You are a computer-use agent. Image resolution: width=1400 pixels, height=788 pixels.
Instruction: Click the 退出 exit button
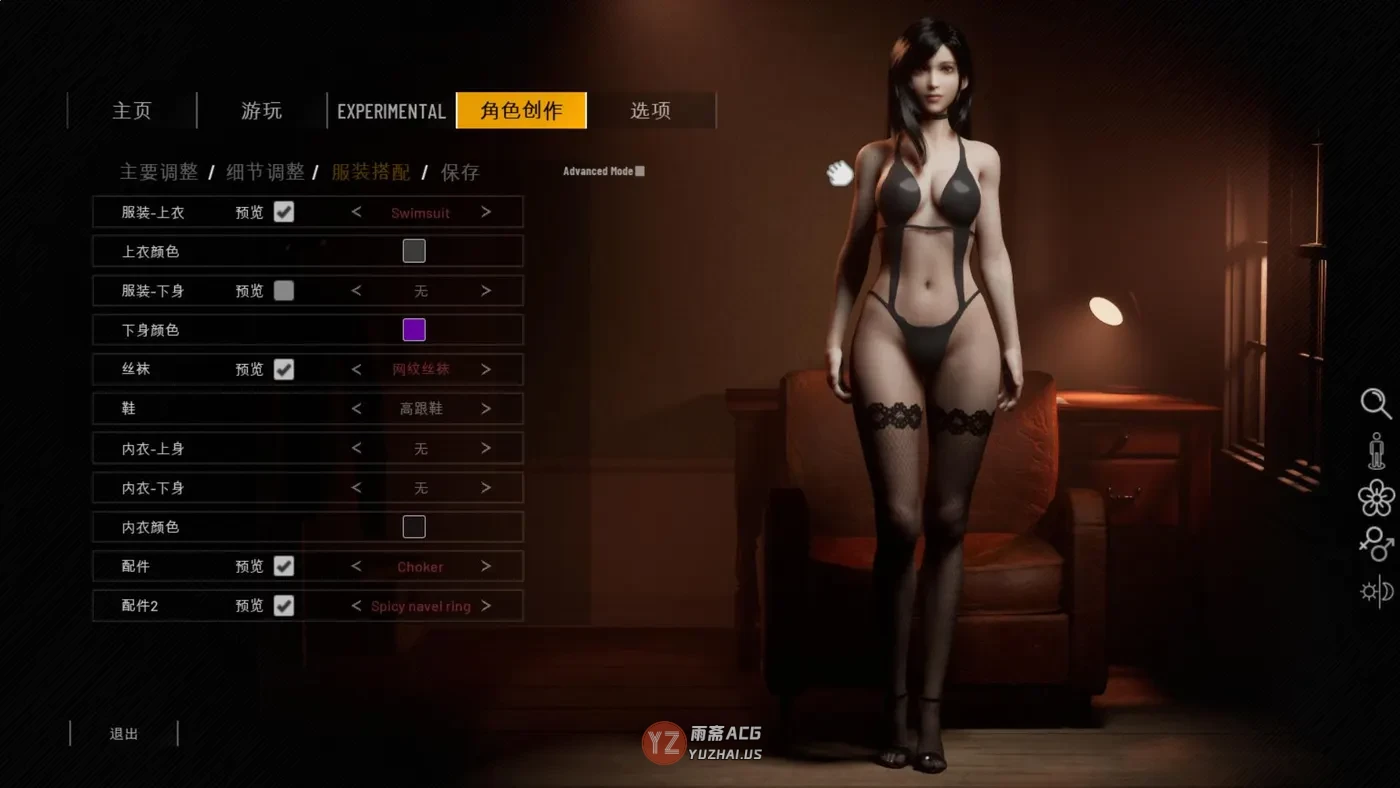tap(124, 734)
